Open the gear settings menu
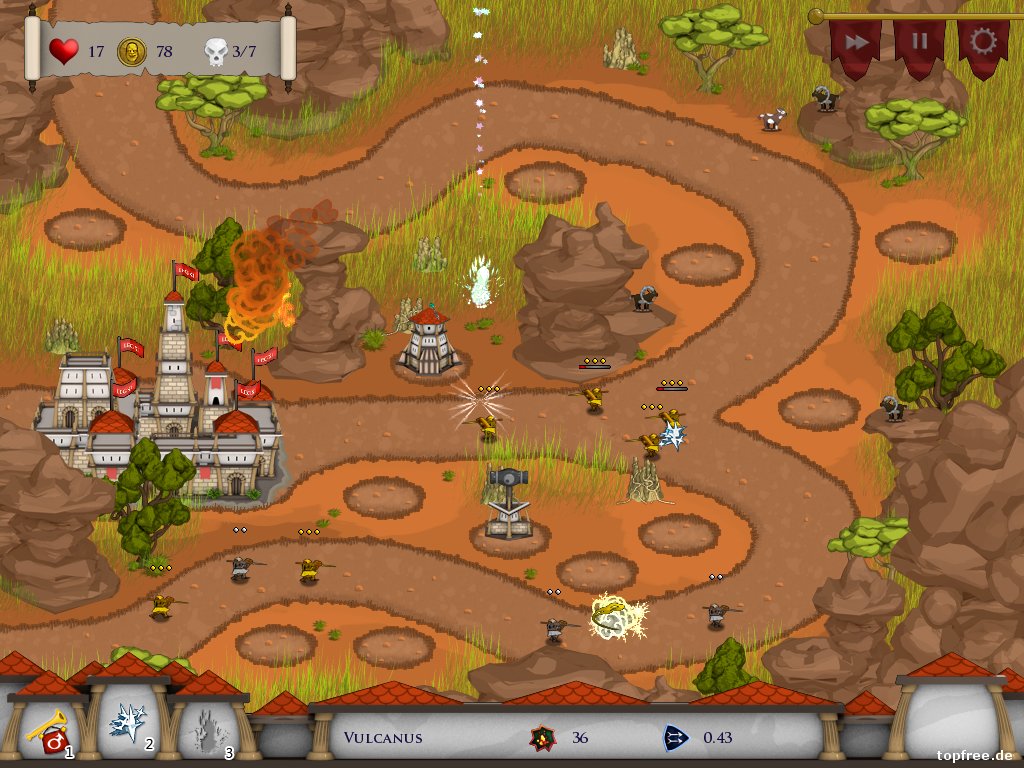This screenshot has width=1024, height=768. (x=983, y=43)
